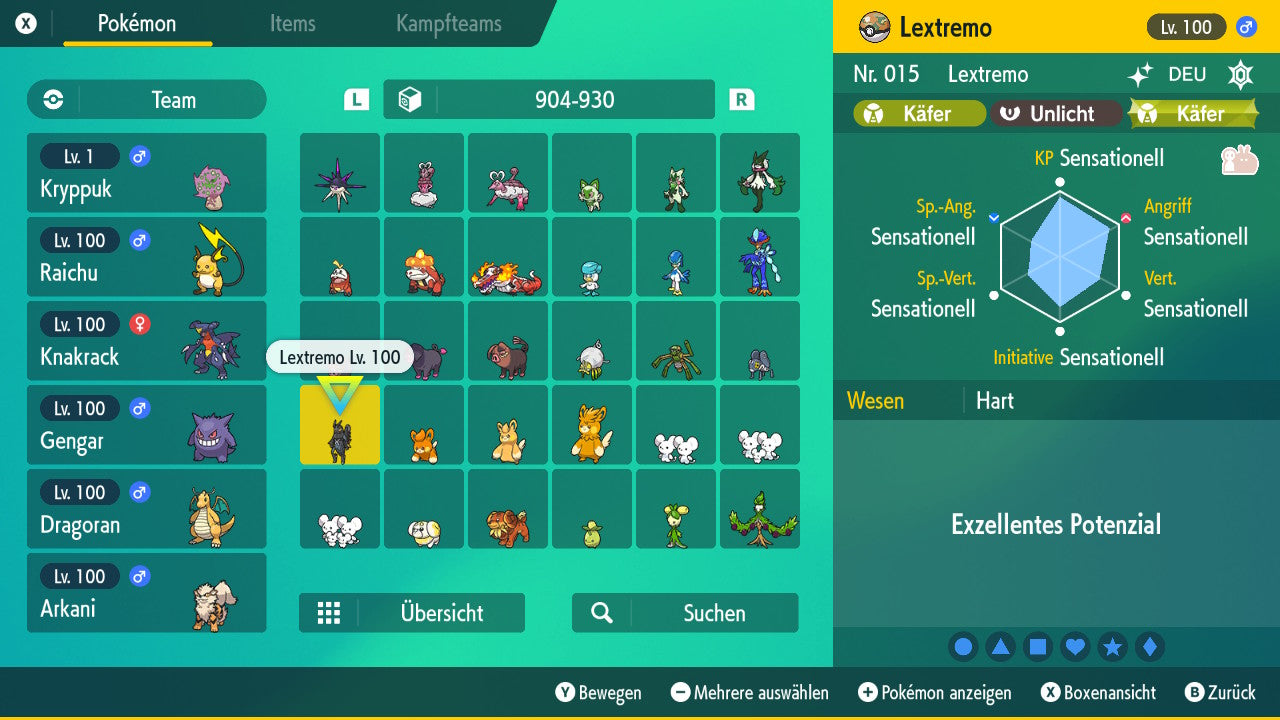Toggle the circle marking for Lextremo
The width and height of the screenshot is (1280, 720).
tap(963, 646)
